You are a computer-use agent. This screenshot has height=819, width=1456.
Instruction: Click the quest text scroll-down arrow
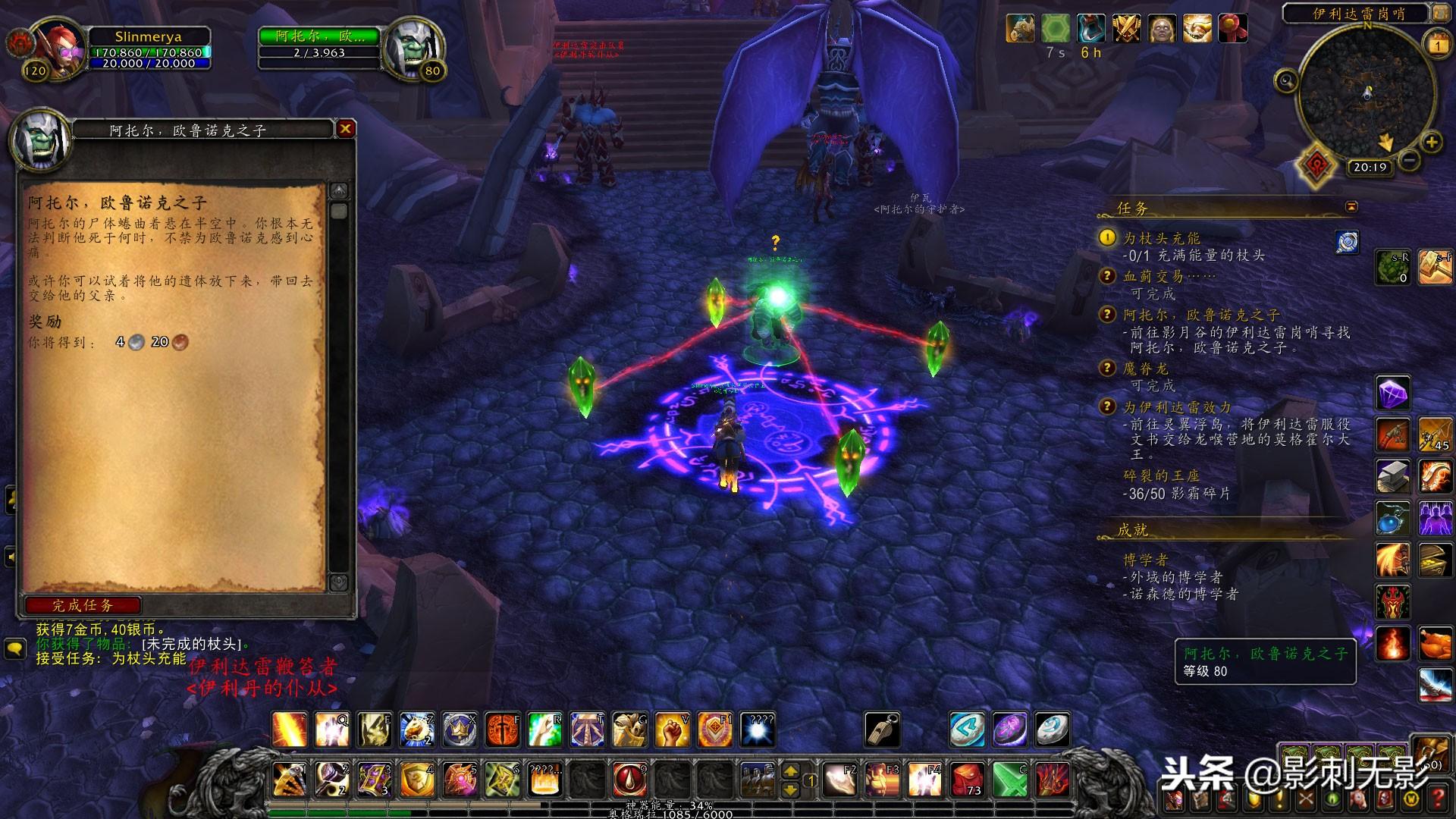click(x=338, y=582)
